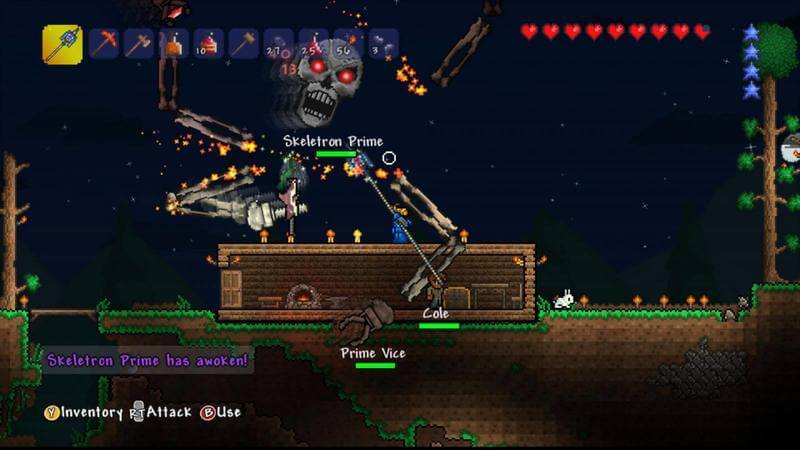
Task: Select the hotbar slot with count 3
Action: (x=383, y=44)
